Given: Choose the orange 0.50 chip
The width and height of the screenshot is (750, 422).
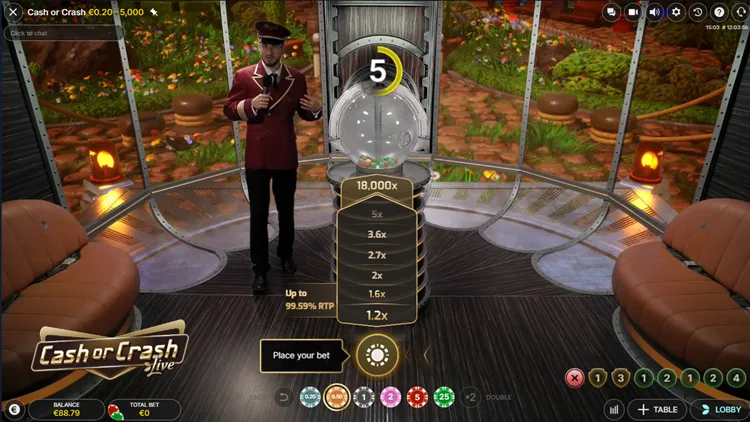Looking at the screenshot, I should (x=337, y=397).
